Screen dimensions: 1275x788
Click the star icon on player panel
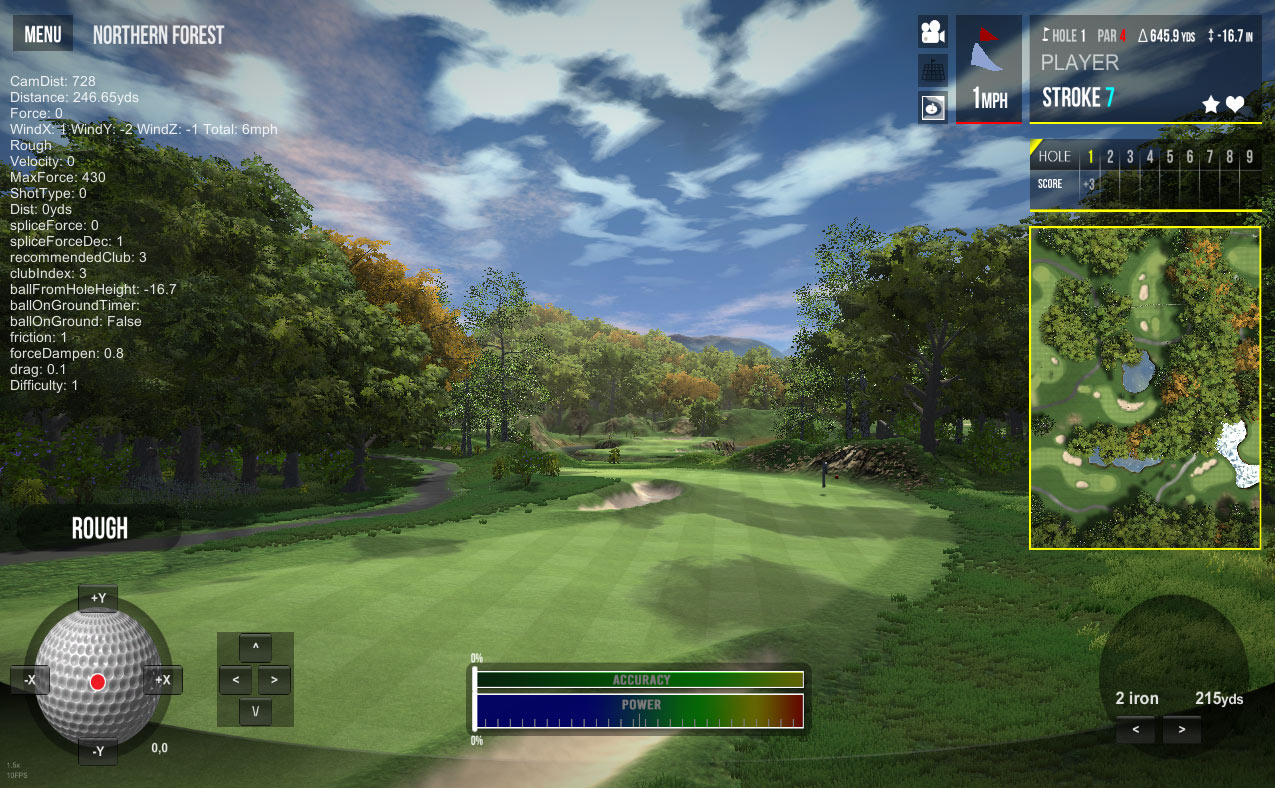[x=1211, y=104]
